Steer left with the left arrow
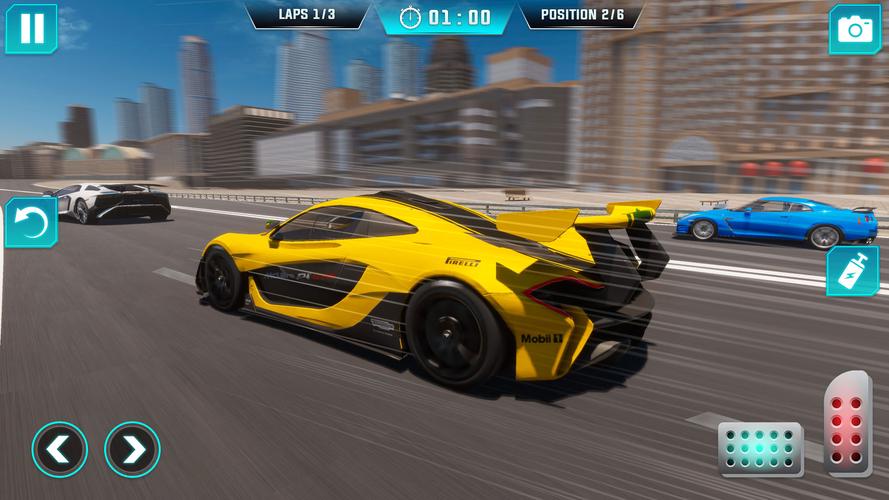Screen dimensions: 889x500 59,449
